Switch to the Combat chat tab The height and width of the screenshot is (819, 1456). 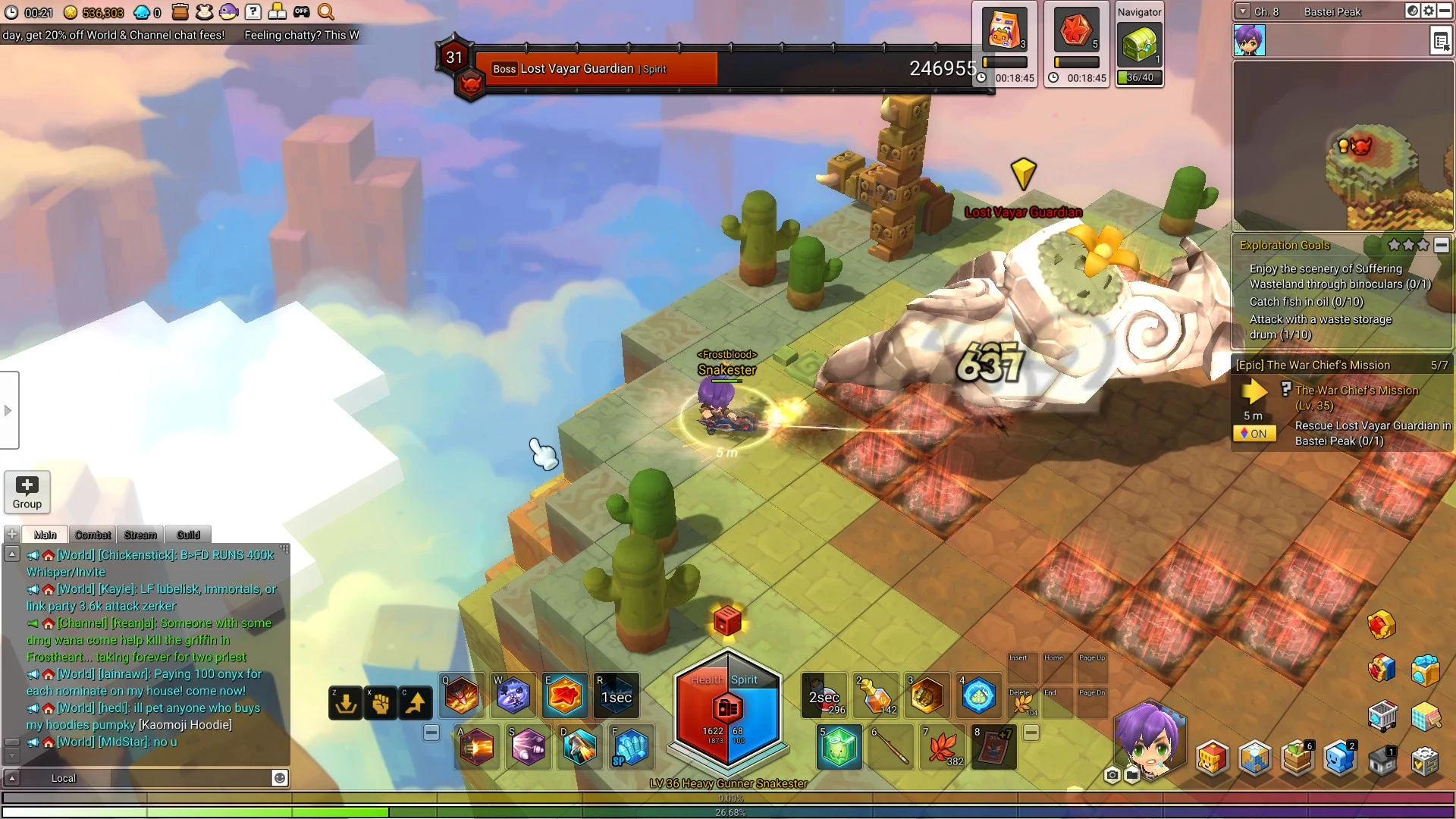(93, 535)
